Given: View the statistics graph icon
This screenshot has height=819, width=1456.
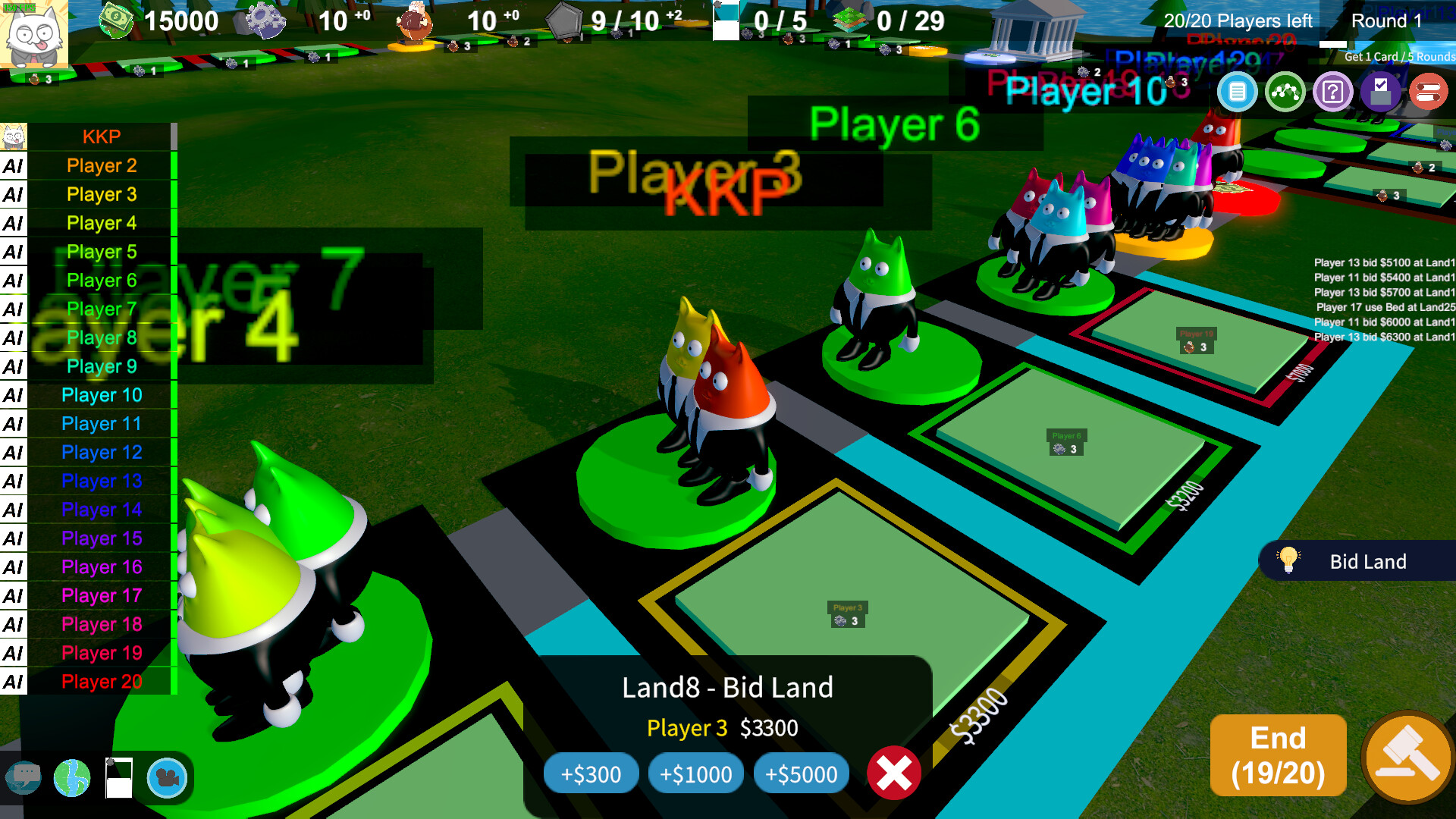Looking at the screenshot, I should (1285, 91).
